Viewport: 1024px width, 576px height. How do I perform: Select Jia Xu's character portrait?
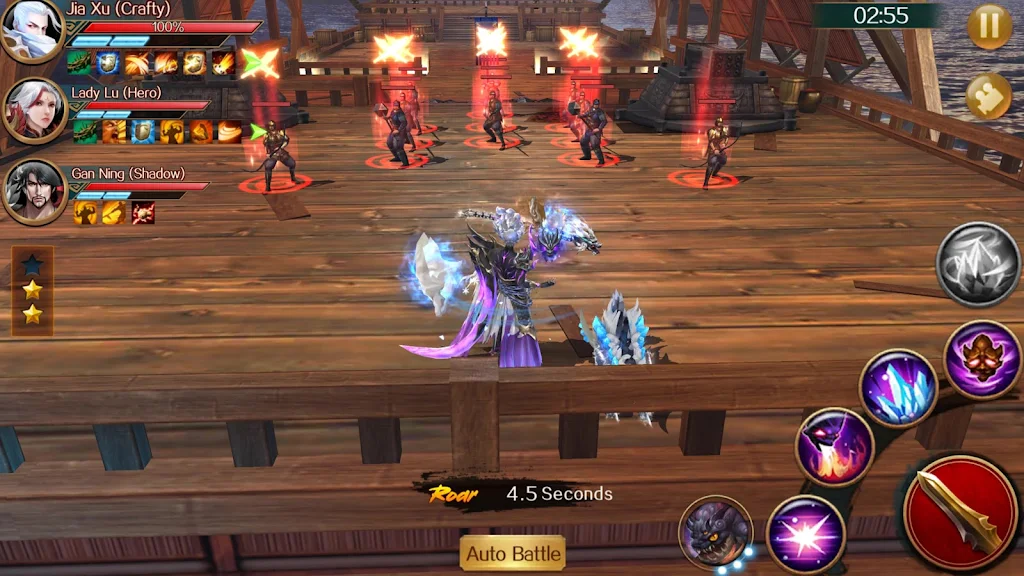pyautogui.click(x=31, y=31)
